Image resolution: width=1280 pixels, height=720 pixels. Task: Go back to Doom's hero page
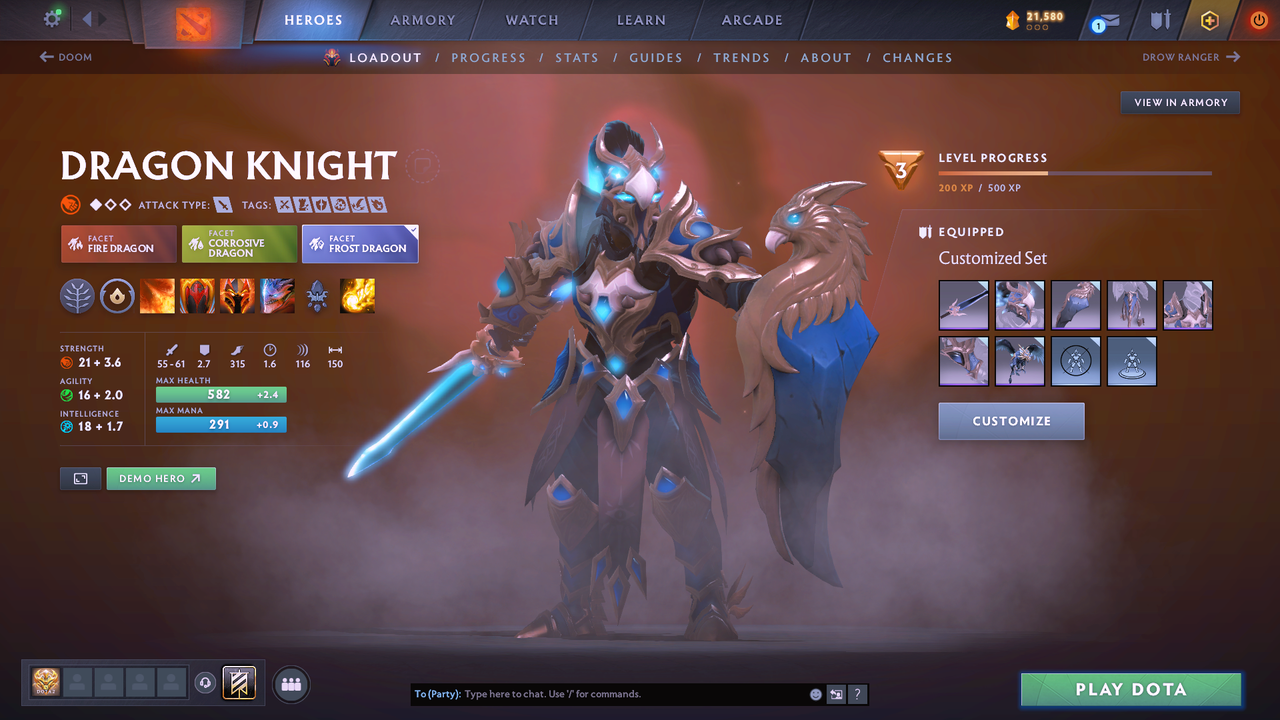pyautogui.click(x=65, y=57)
